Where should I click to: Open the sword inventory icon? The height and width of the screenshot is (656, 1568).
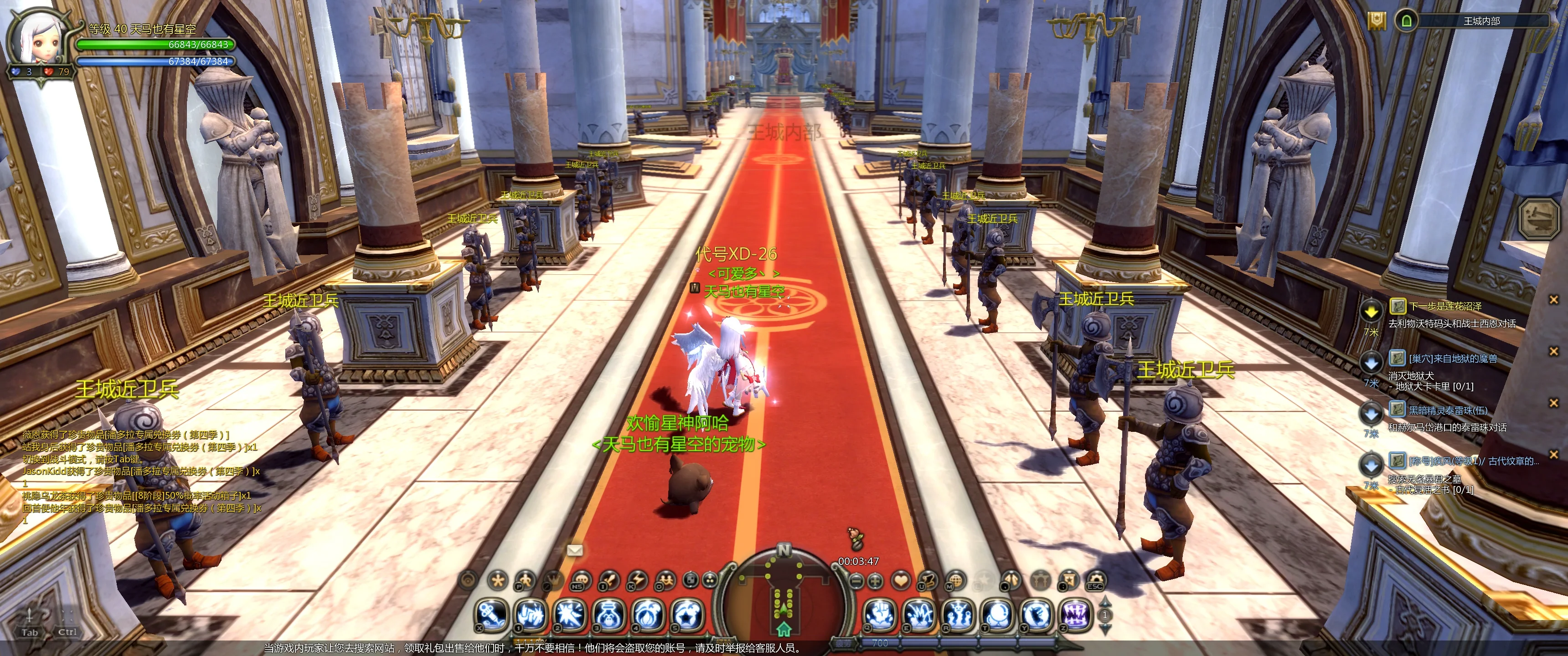pyautogui.click(x=609, y=580)
